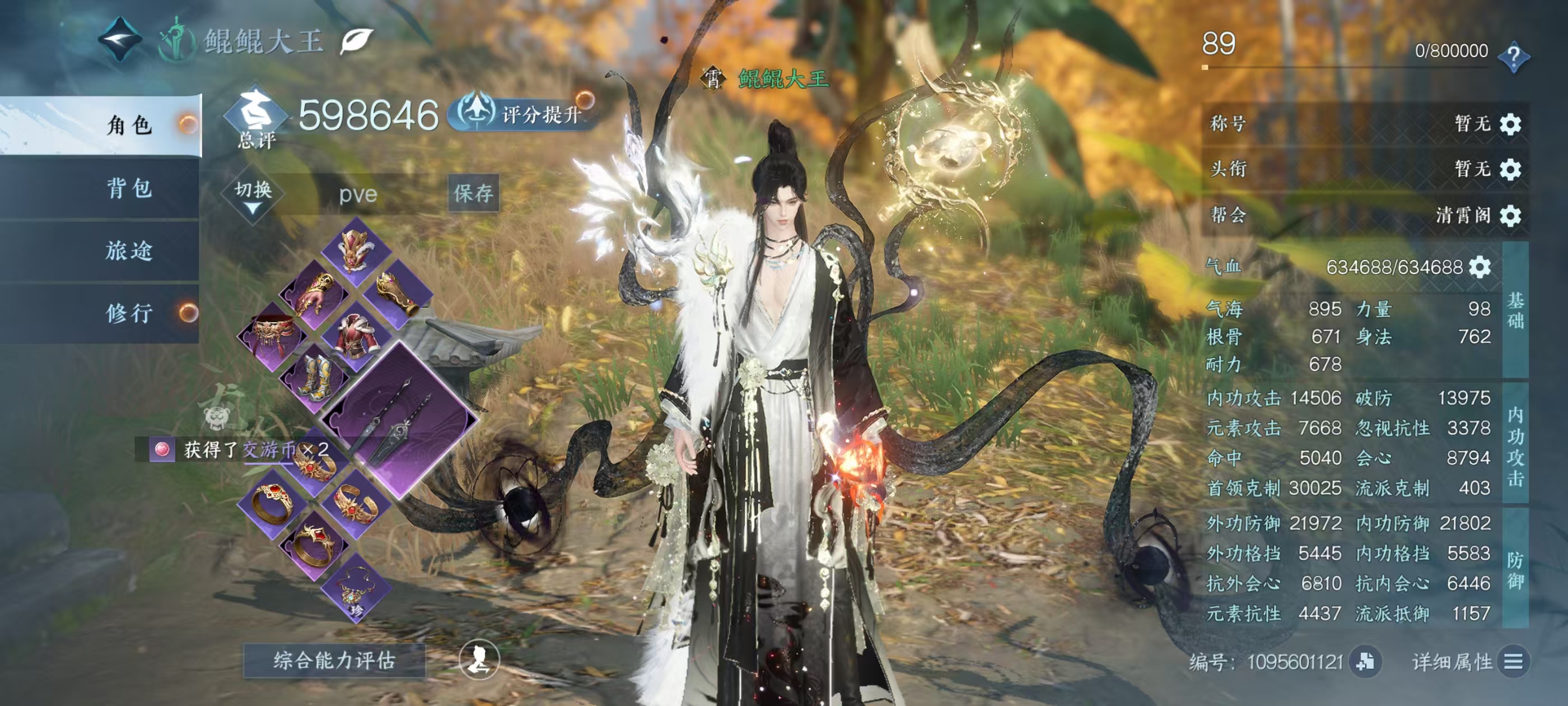Open the 称号 settings gear

1511,124
